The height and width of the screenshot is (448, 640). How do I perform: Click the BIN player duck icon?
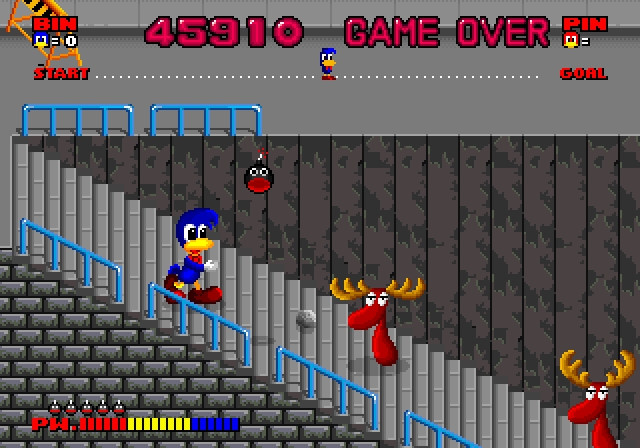click(x=40, y=41)
